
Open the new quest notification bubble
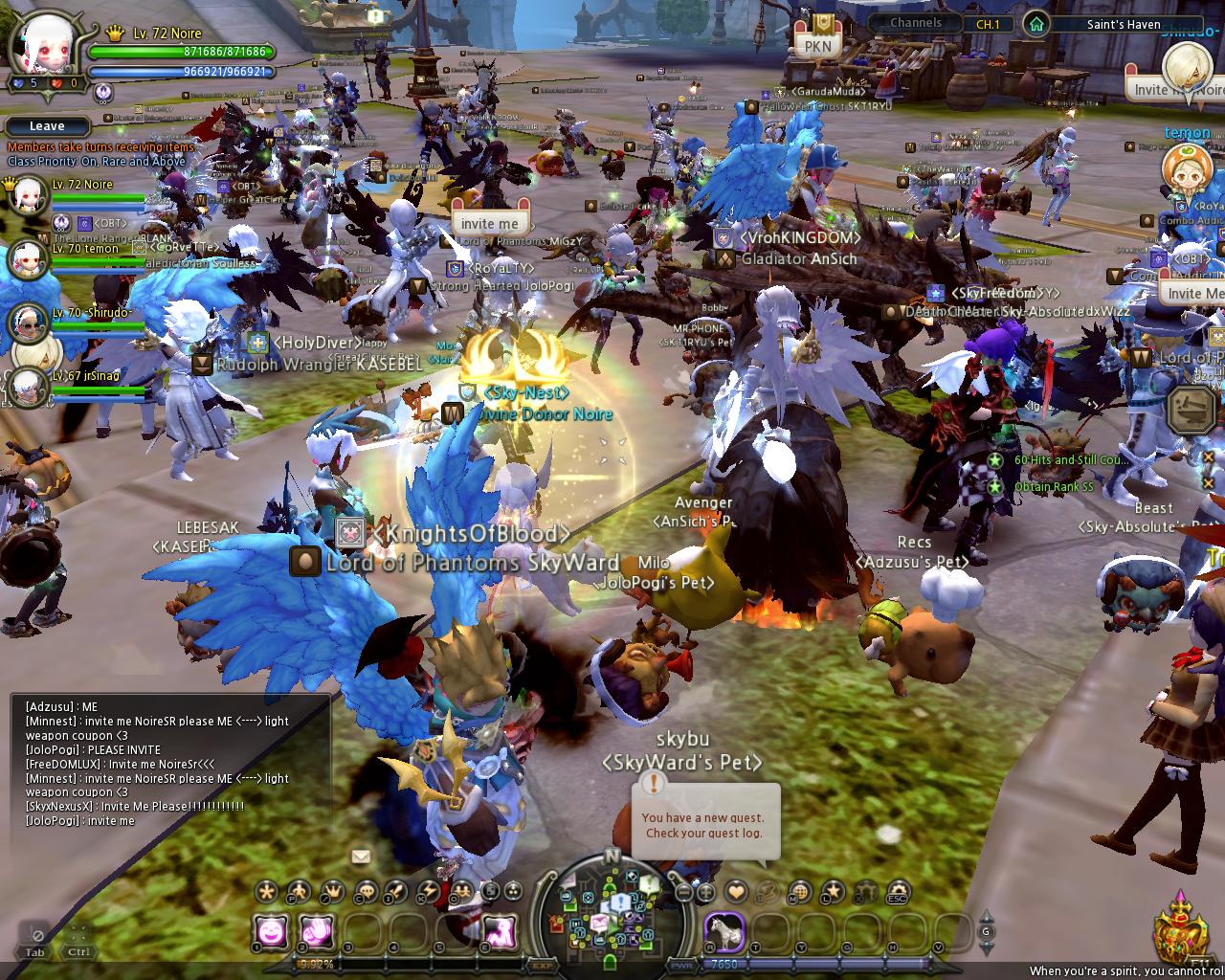click(703, 824)
